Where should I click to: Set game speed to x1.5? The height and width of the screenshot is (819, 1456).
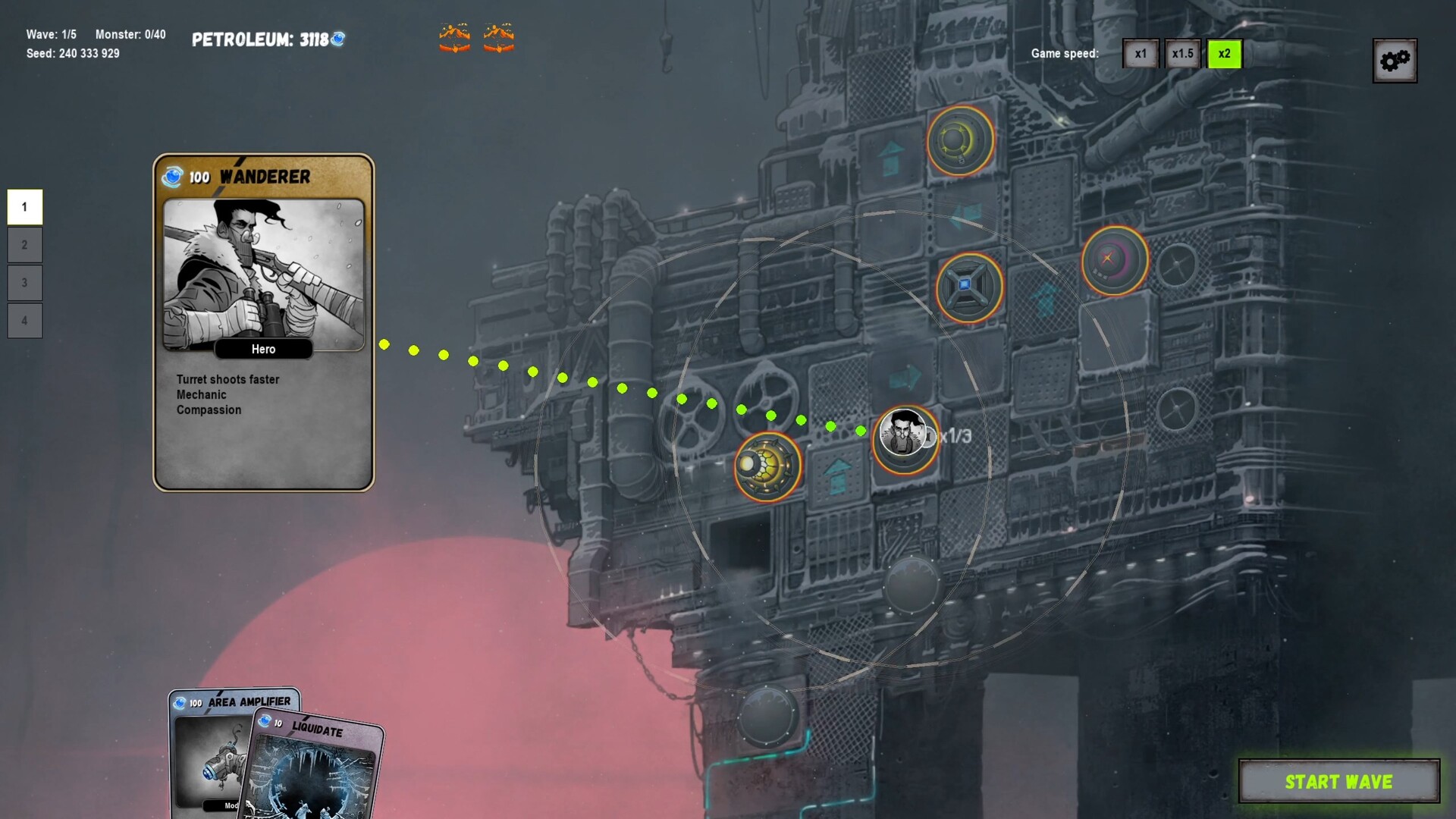1182,54
